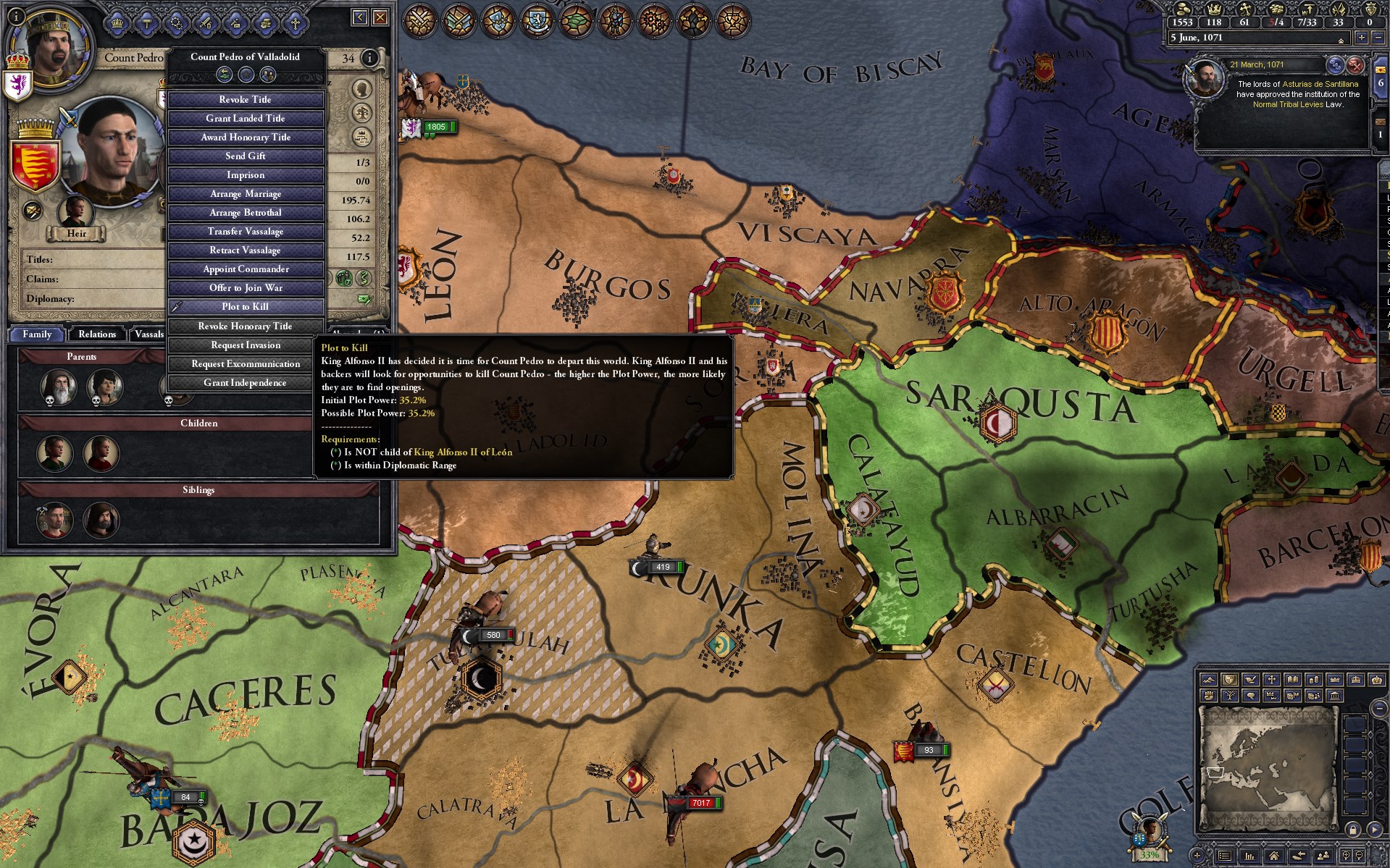Click the Heir button on the character panel

click(76, 233)
